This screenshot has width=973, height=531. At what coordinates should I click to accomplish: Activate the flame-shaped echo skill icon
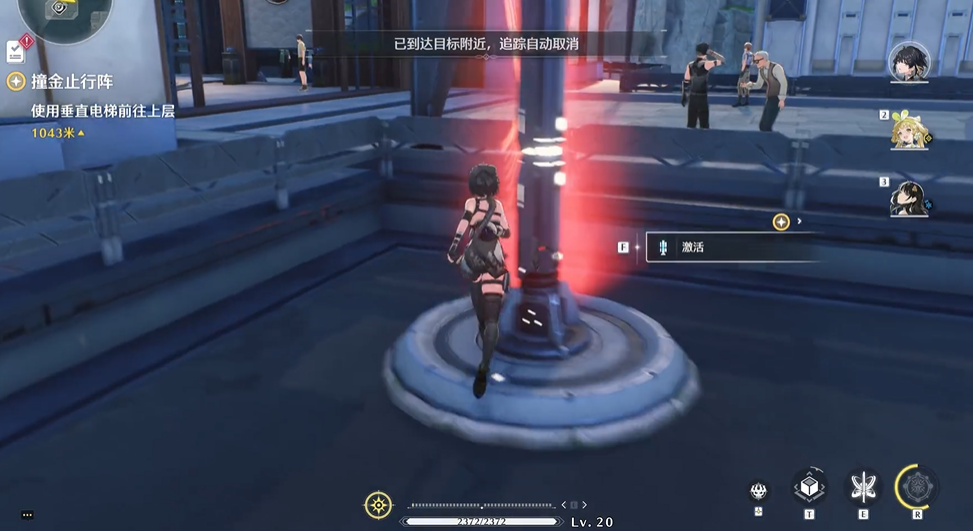(759, 490)
